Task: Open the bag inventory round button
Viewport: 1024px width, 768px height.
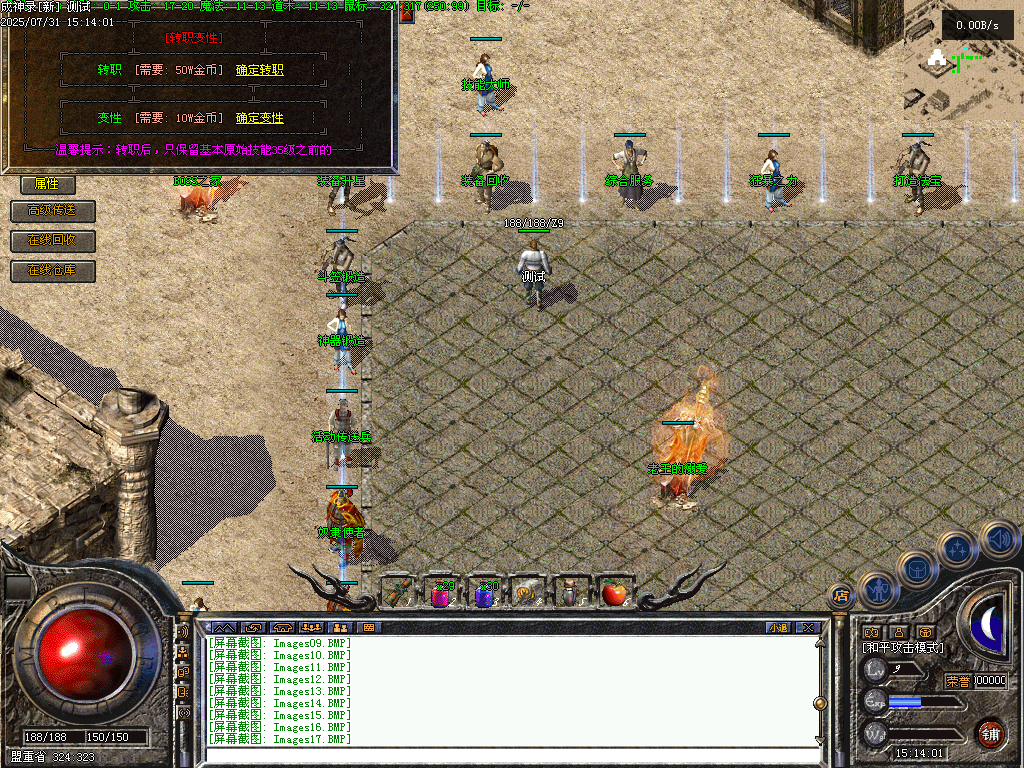Action: (x=916, y=568)
